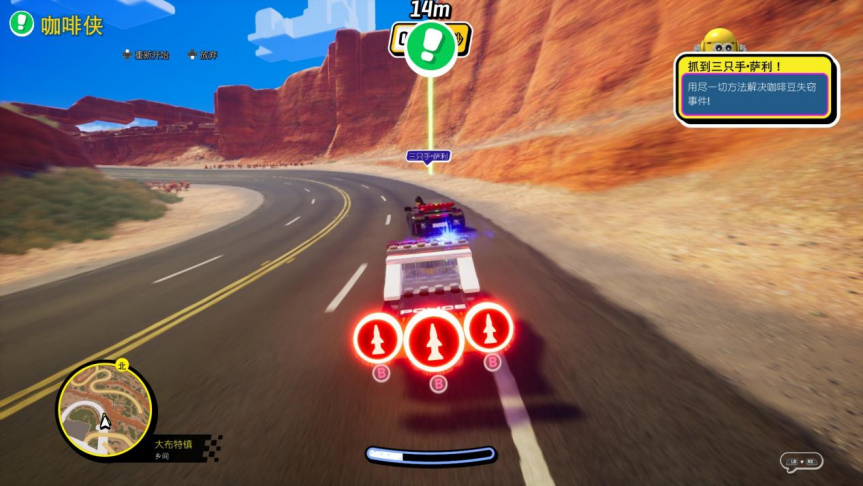The width and height of the screenshot is (863, 486).
Task: Activate the largest red missile power-up icon
Action: pos(433,341)
